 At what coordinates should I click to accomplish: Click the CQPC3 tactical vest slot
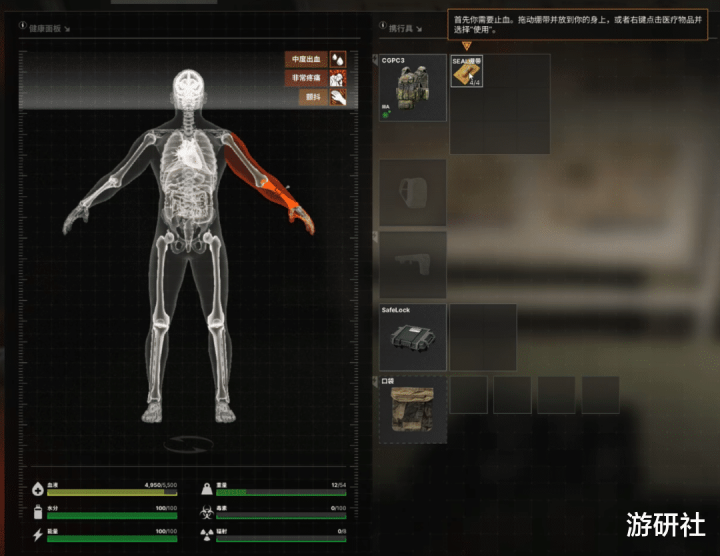coord(412,88)
